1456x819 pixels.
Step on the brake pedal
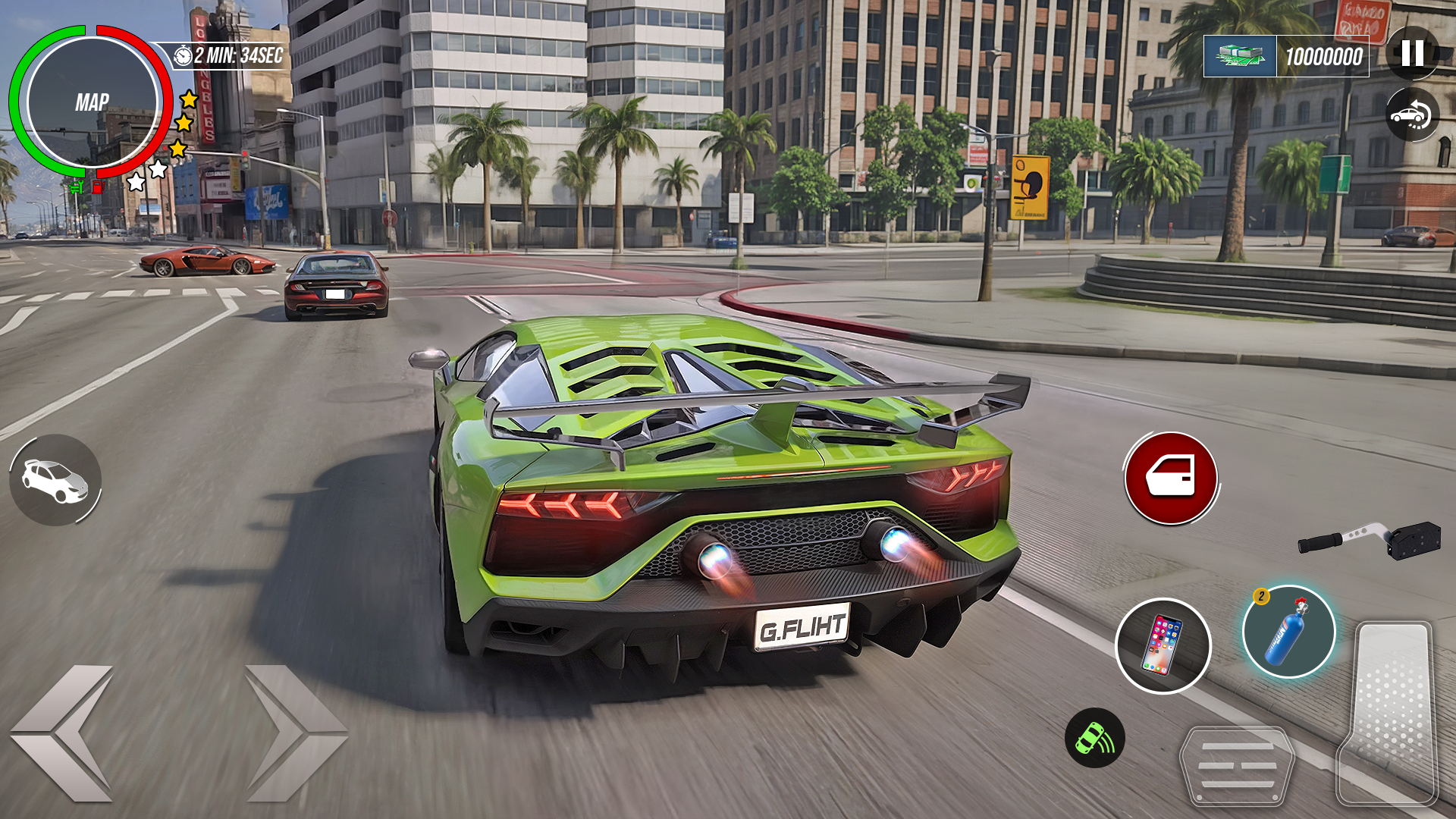coord(1237,766)
